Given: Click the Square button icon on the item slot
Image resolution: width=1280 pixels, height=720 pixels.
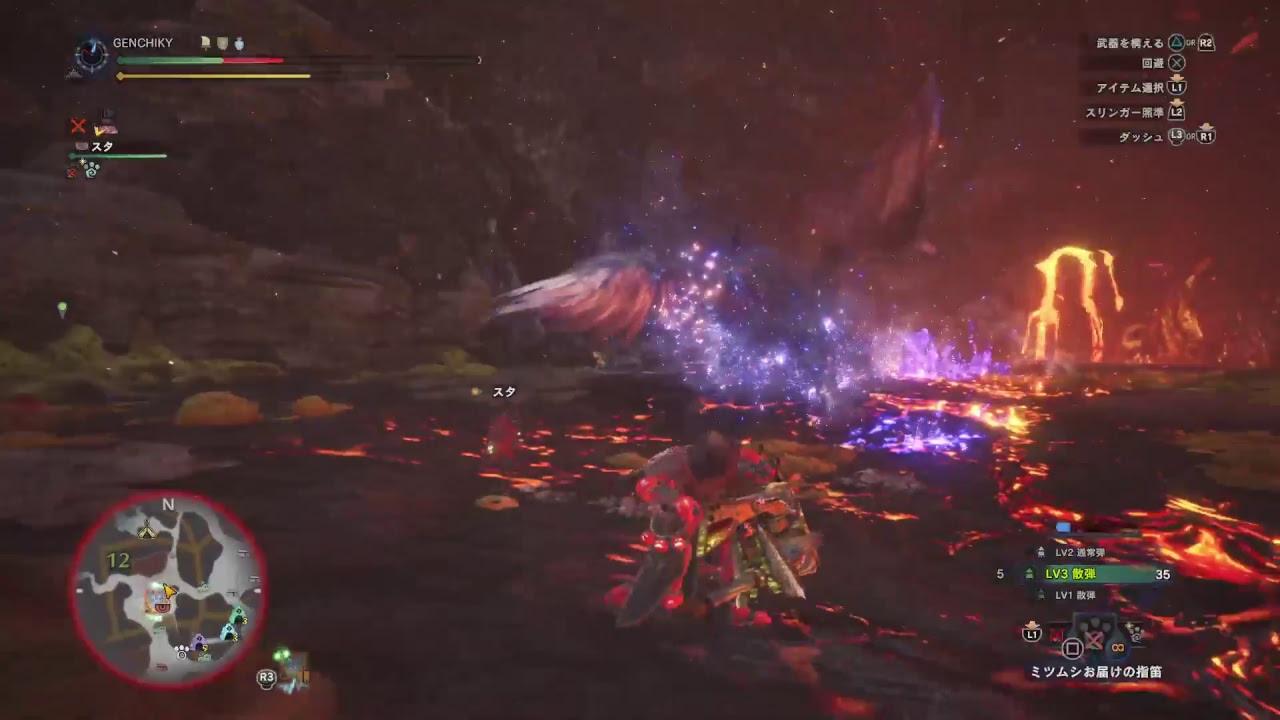Looking at the screenshot, I should 1072,649.
